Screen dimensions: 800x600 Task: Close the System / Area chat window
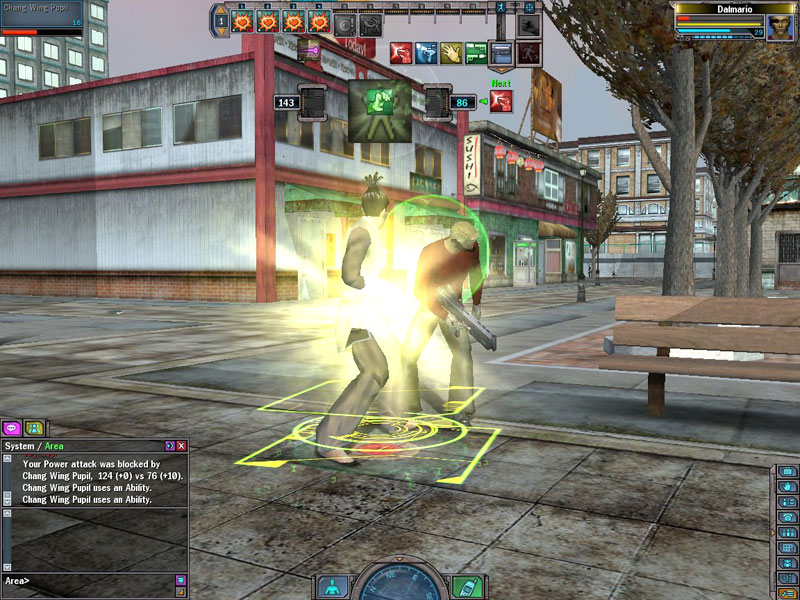point(181,445)
